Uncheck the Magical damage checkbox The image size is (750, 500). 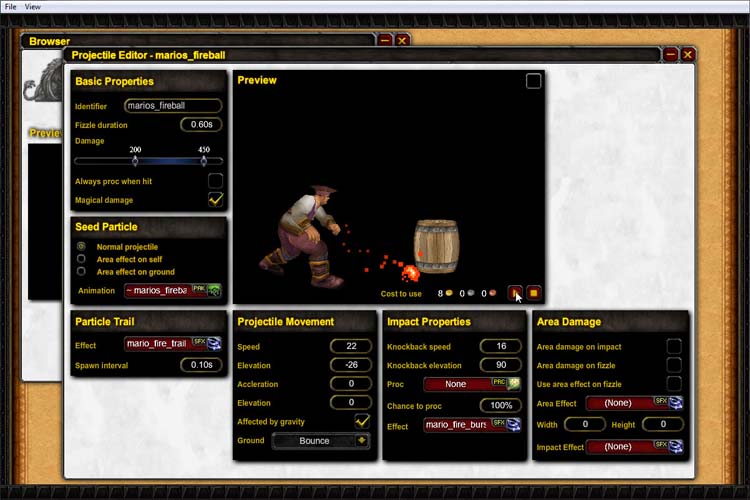pos(215,200)
